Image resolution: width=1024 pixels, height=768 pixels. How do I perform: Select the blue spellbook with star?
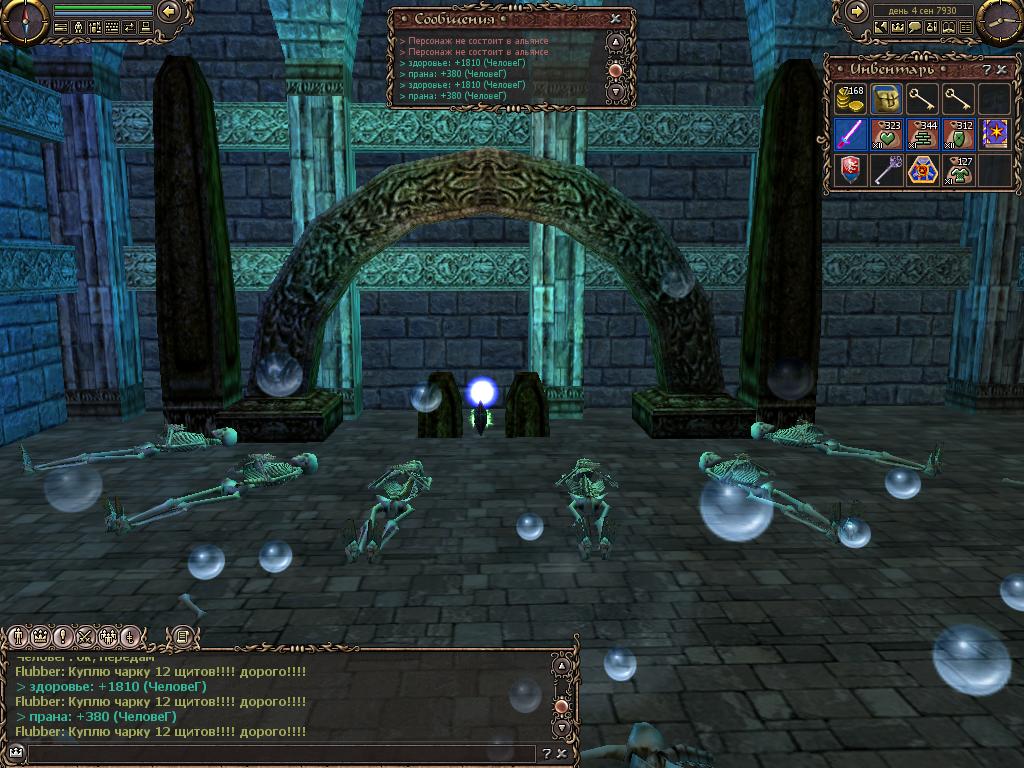click(x=994, y=133)
